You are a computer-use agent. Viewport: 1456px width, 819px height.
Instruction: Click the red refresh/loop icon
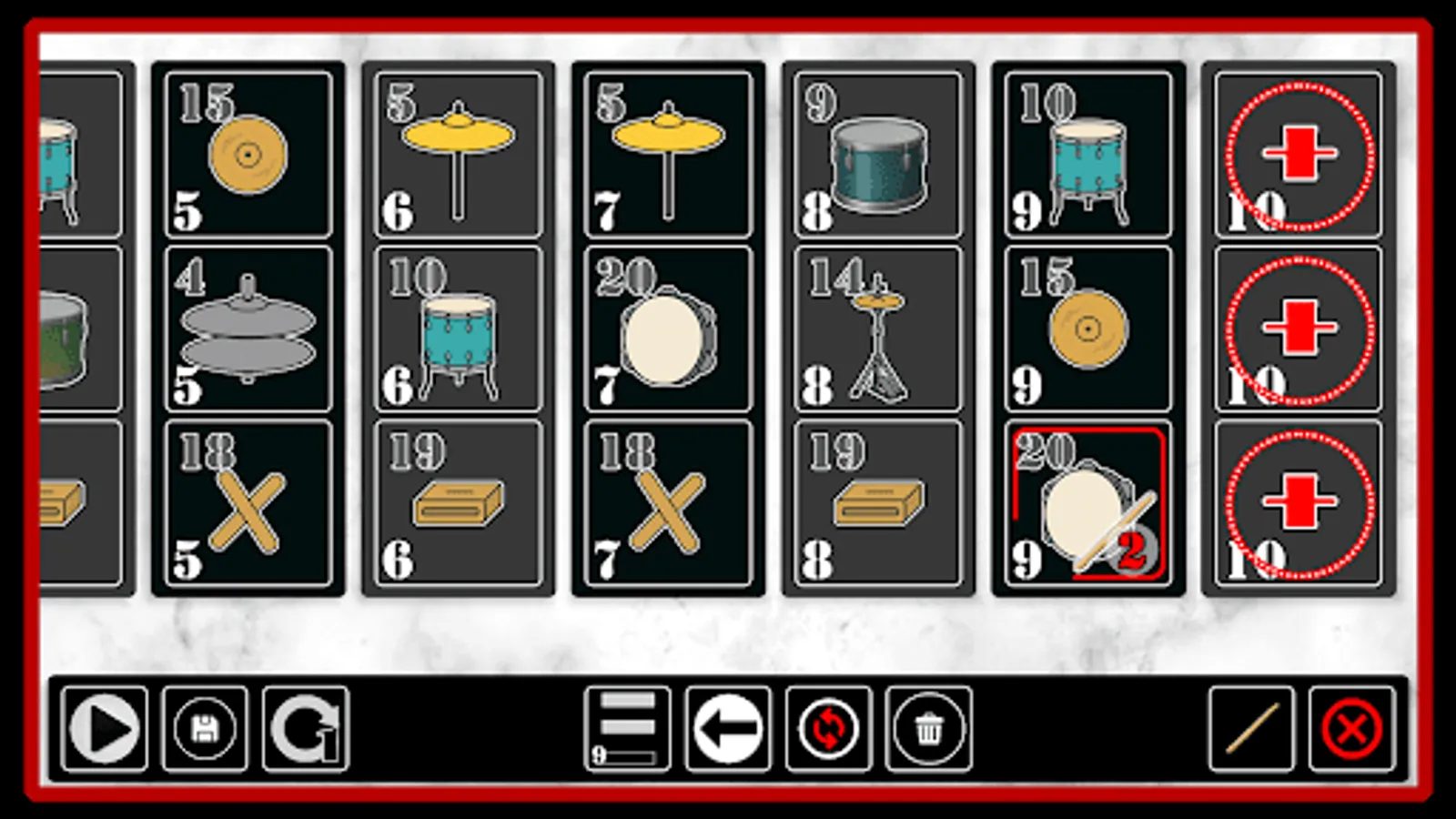(x=827, y=727)
